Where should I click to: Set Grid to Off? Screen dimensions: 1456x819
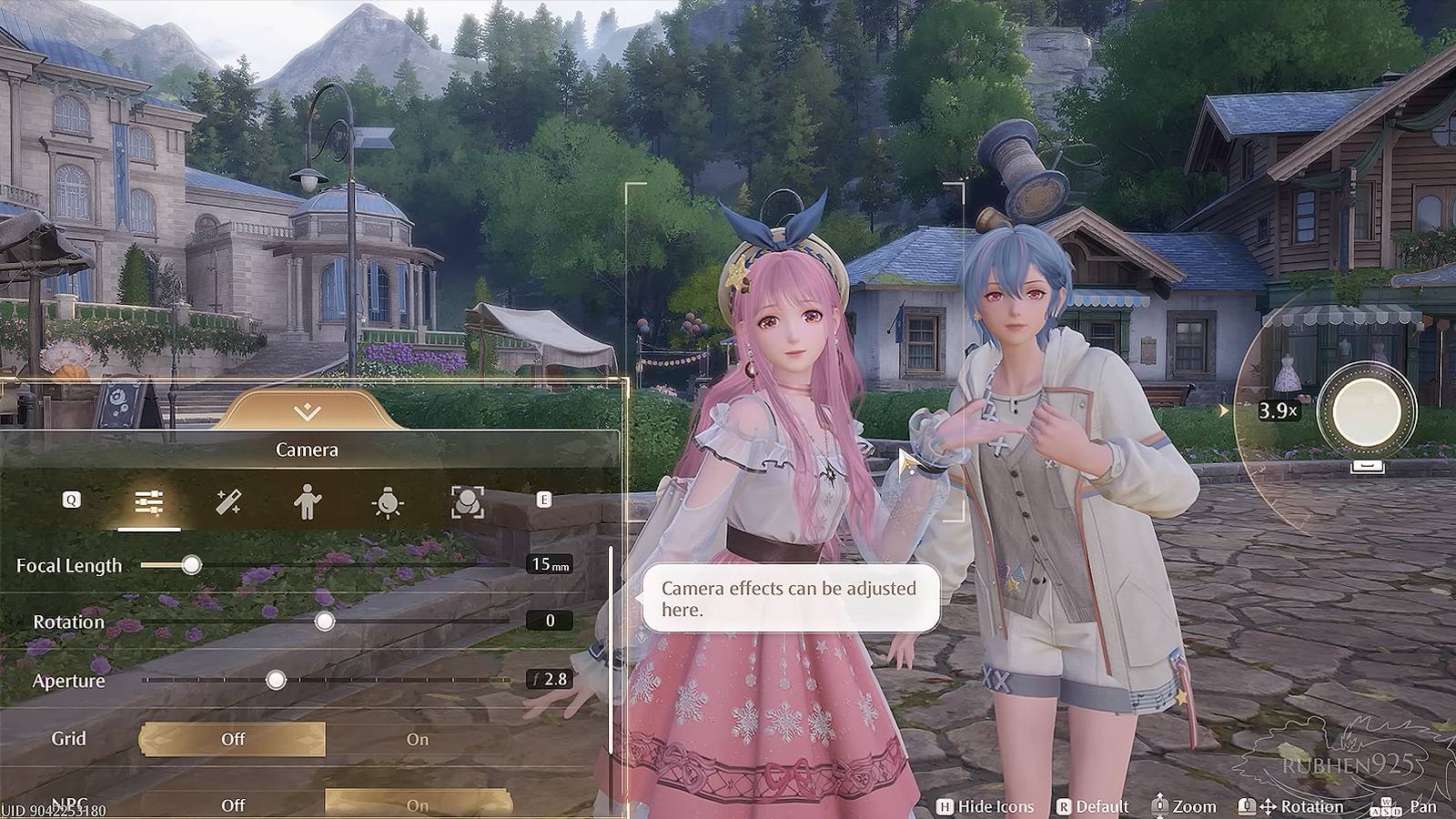point(233,739)
